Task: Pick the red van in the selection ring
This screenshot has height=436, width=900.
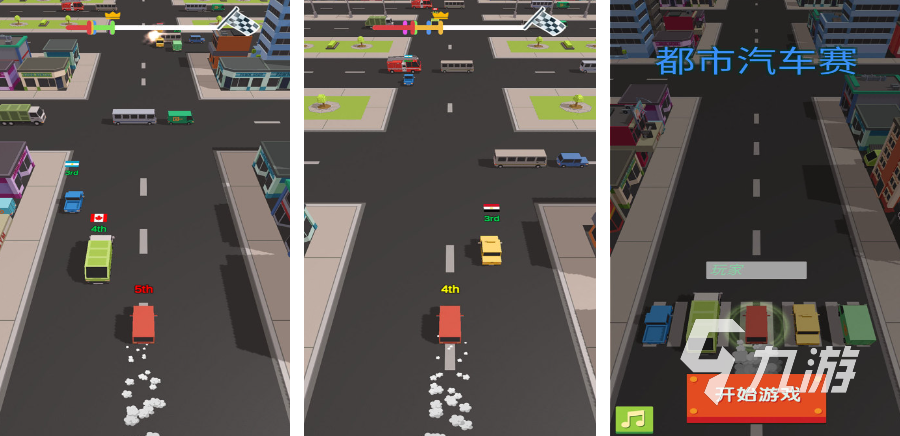Action: 756,323
